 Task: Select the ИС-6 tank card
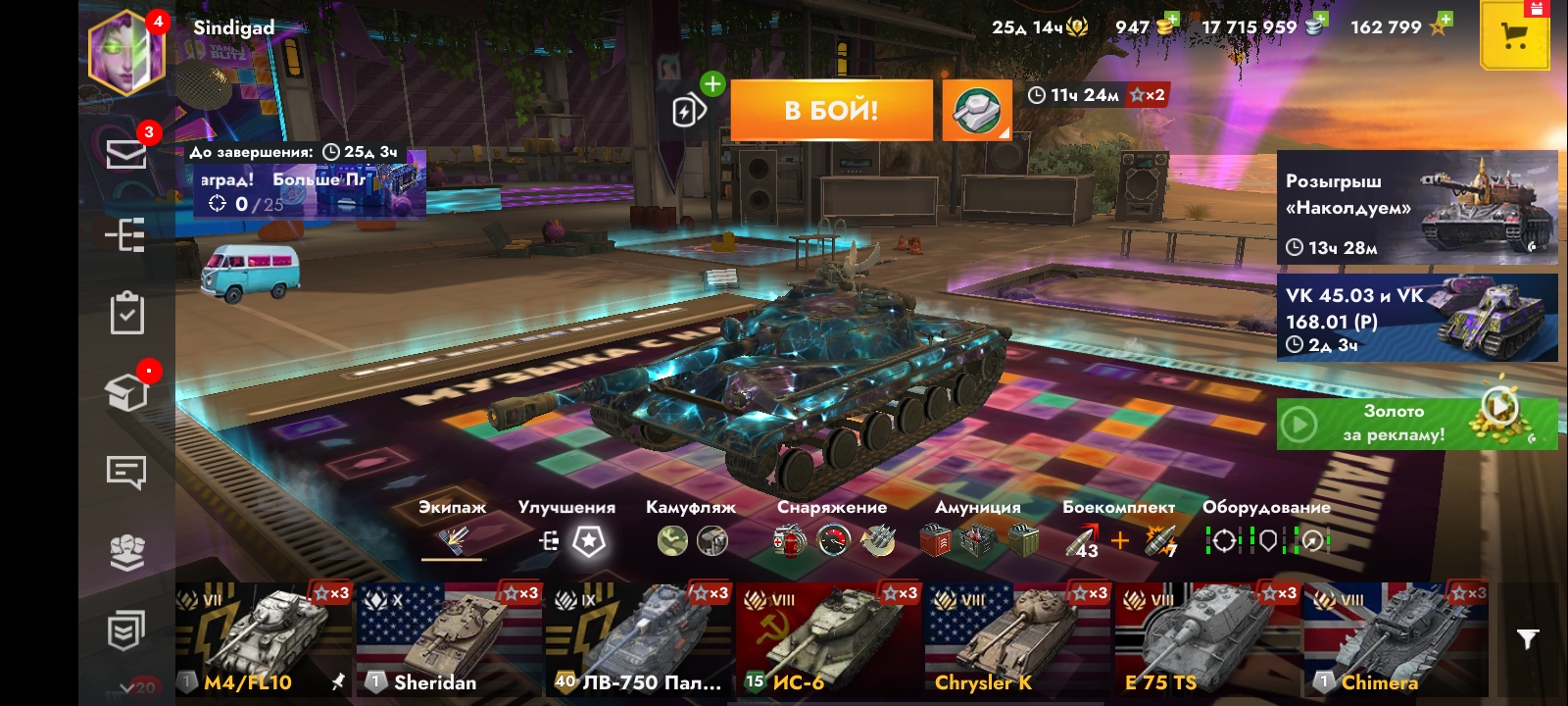[x=829, y=639]
